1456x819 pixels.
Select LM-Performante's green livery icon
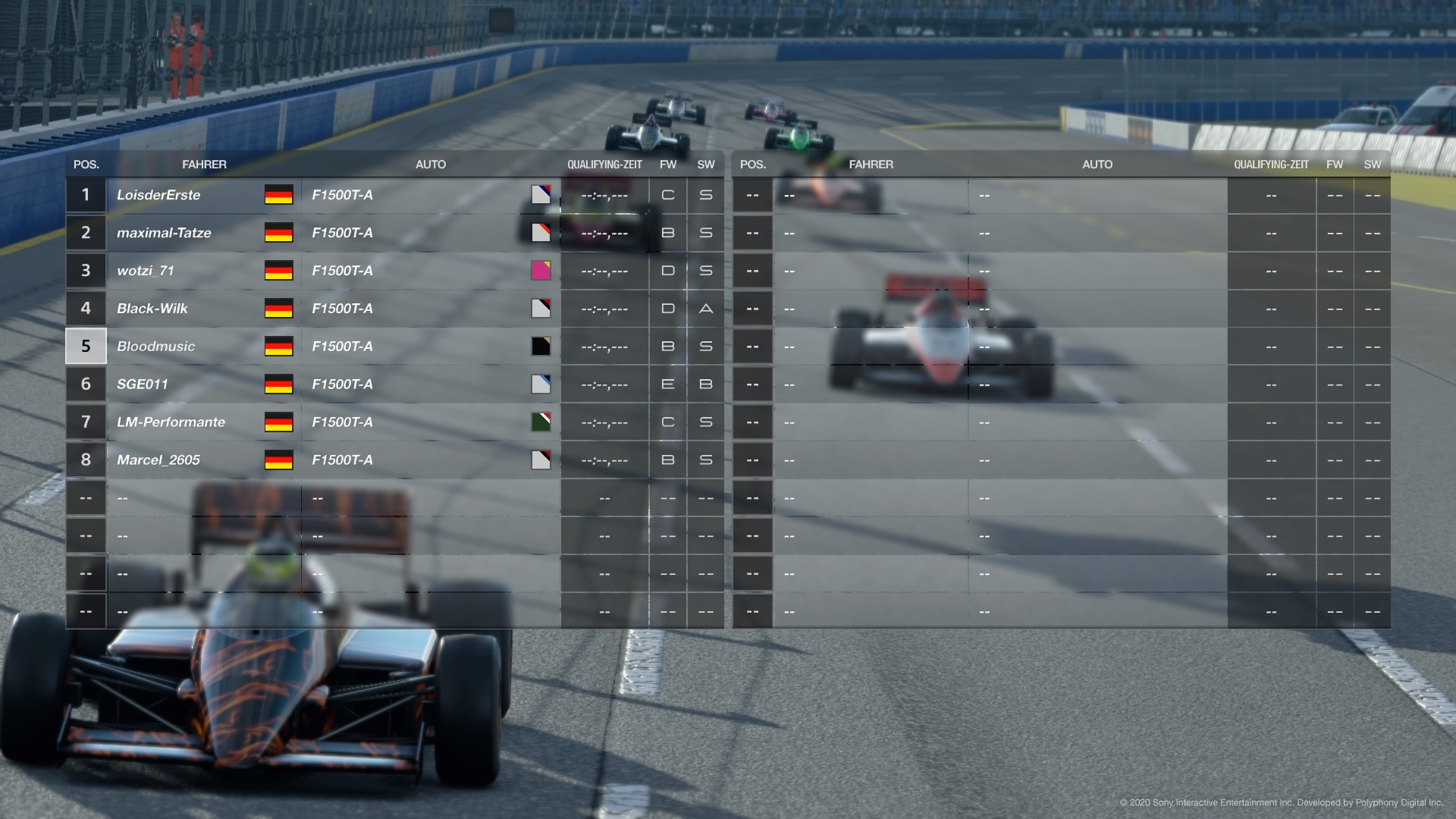tap(541, 422)
